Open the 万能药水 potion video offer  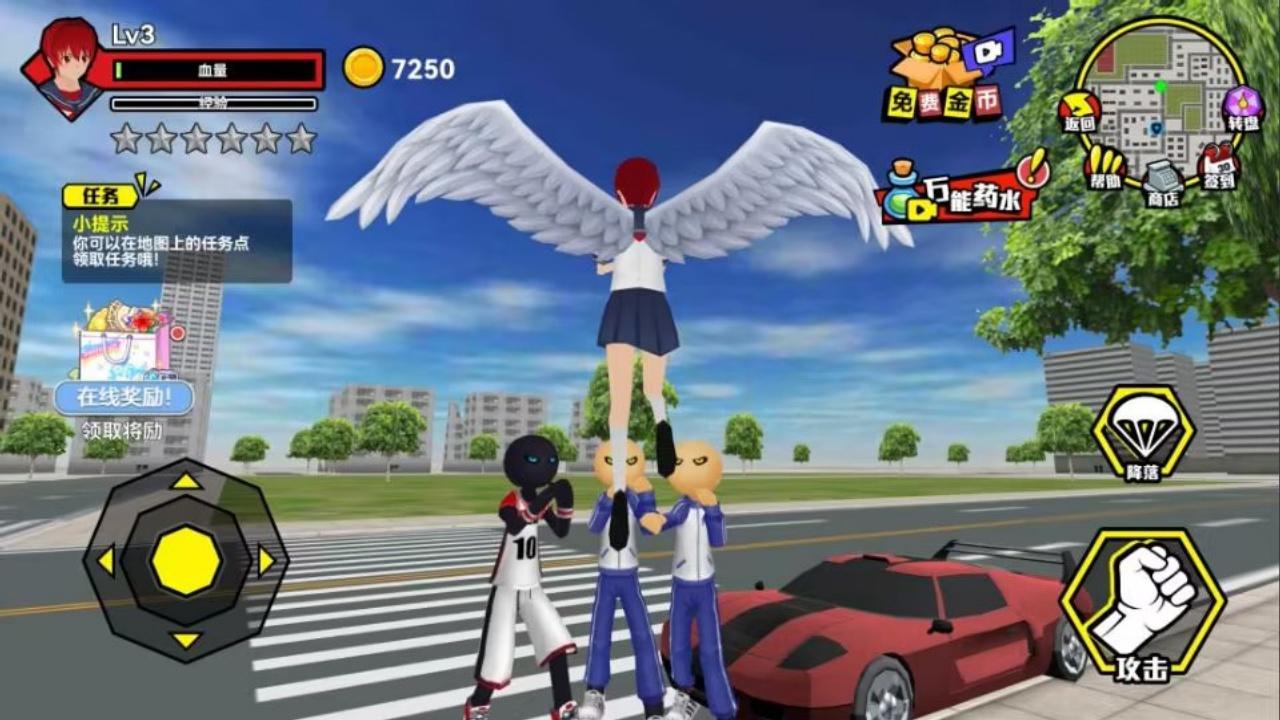pyautogui.click(x=960, y=190)
